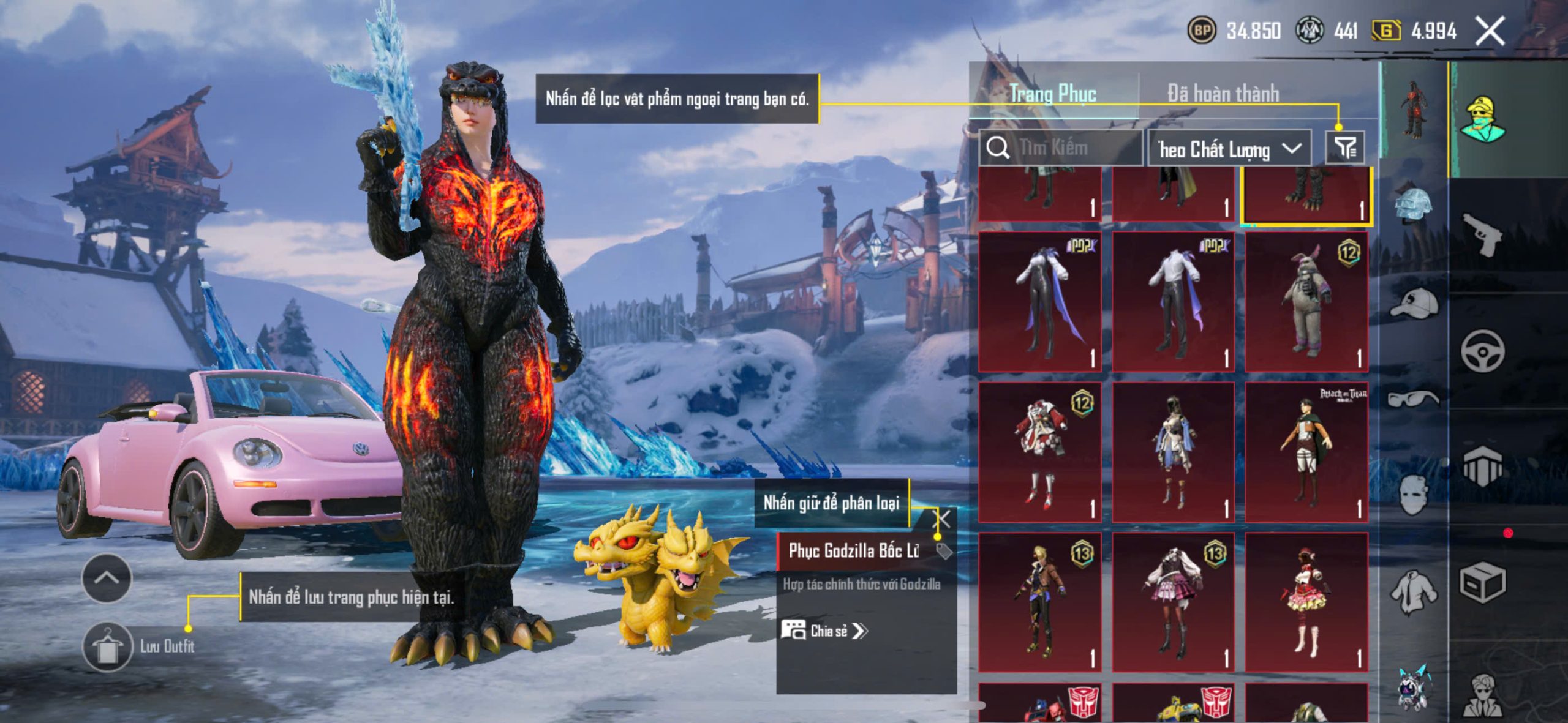This screenshot has height=723, width=1568.
Task: Select the brown jacket level 13 outfit
Action: click(x=1040, y=602)
